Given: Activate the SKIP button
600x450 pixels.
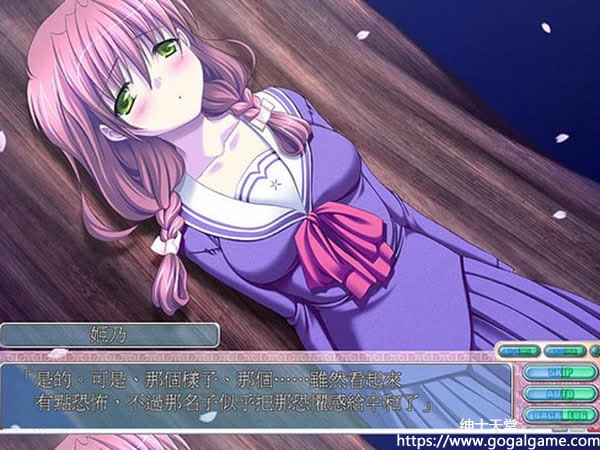Looking at the screenshot, I should pos(558,373).
